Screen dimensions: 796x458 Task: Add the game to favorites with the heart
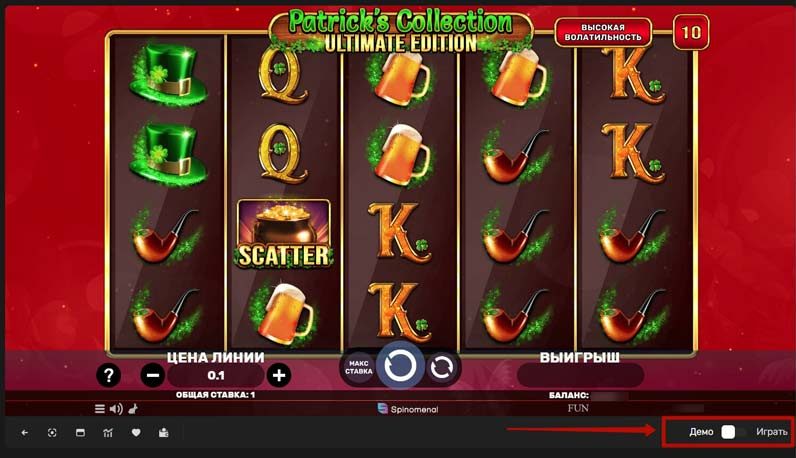136,432
